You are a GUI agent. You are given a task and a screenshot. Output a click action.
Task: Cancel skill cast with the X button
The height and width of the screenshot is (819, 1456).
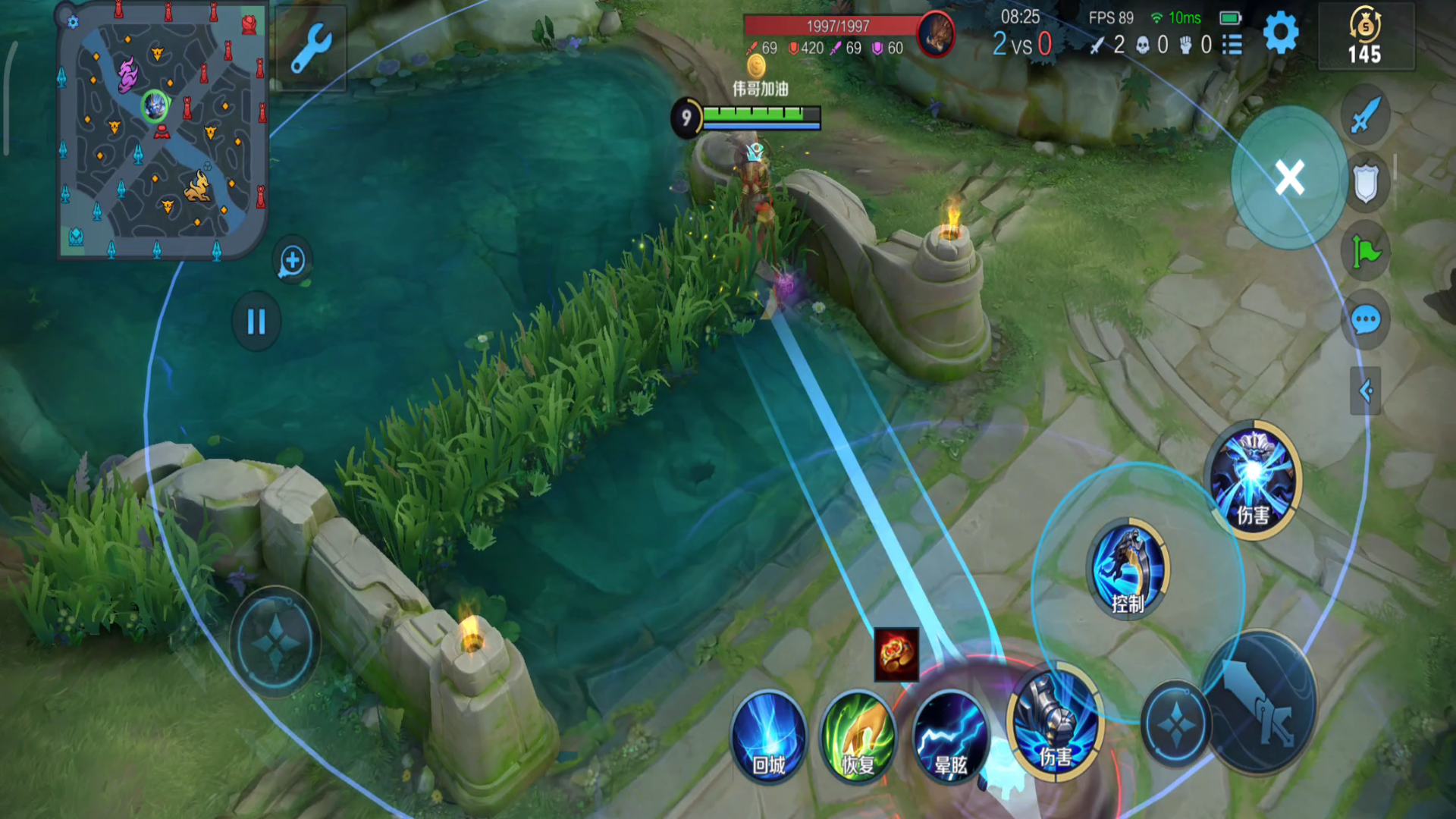point(1289,178)
